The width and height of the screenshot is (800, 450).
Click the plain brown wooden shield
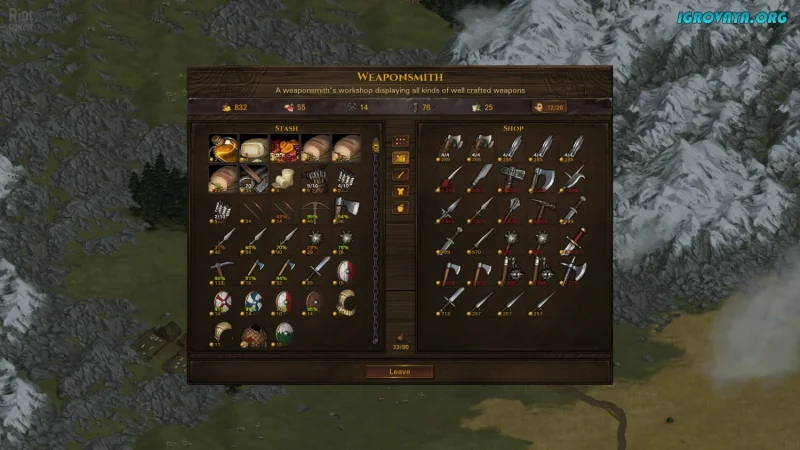click(316, 300)
